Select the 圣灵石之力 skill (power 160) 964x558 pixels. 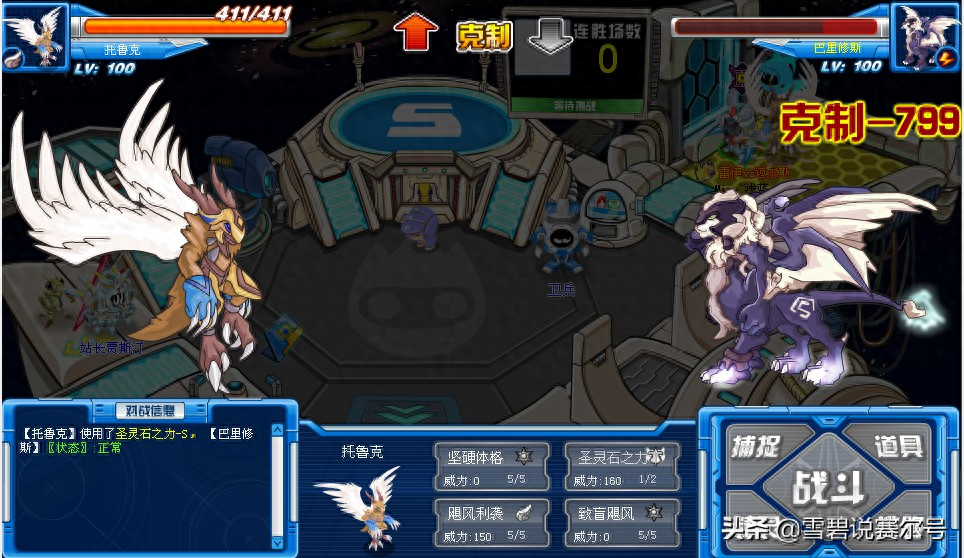[622, 466]
